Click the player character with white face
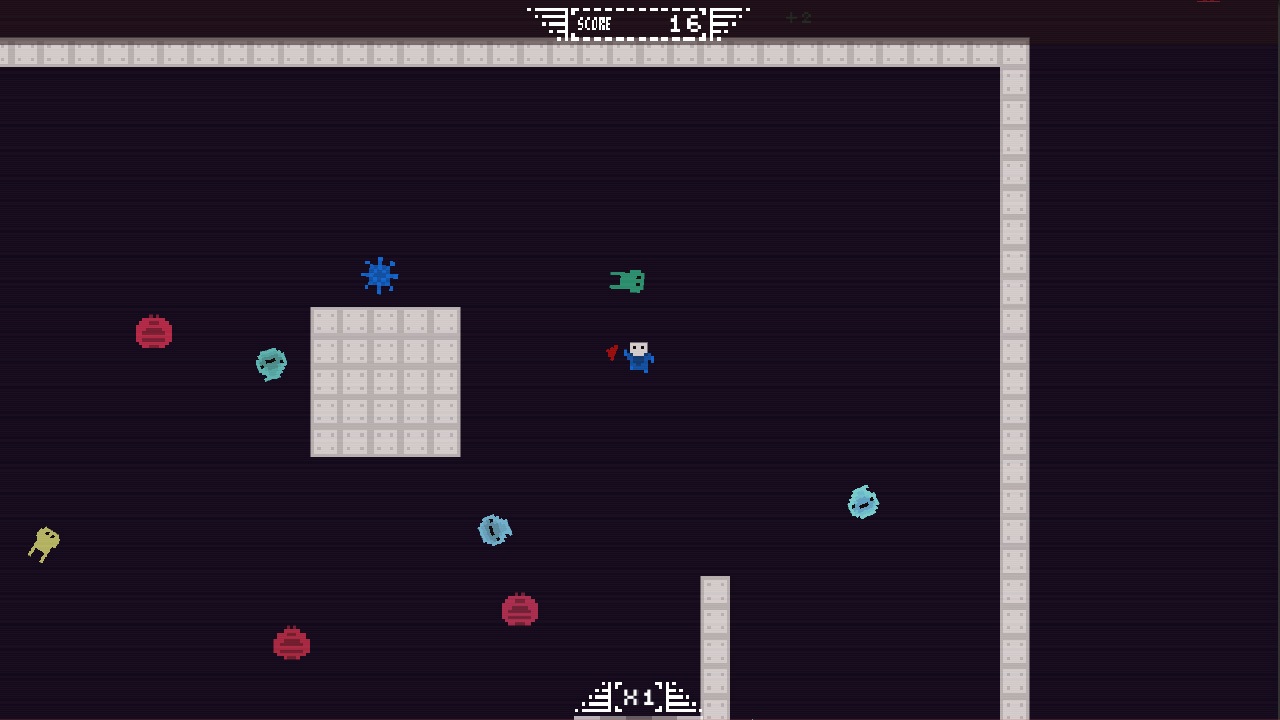 638,357
